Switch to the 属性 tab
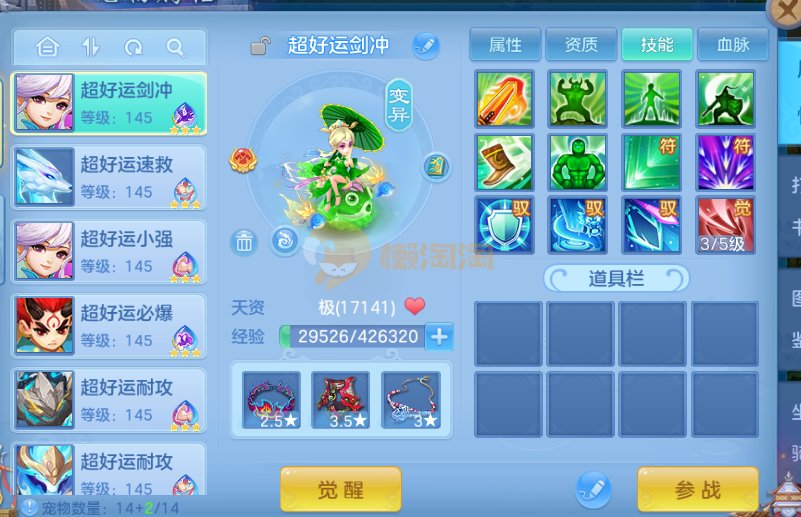 (506, 45)
